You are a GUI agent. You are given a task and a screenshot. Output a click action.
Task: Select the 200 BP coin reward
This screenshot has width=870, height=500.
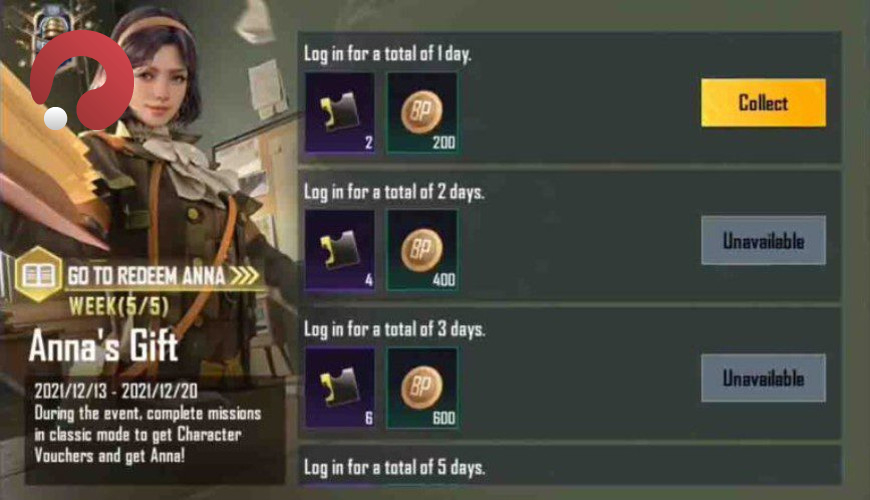pyautogui.click(x=422, y=112)
